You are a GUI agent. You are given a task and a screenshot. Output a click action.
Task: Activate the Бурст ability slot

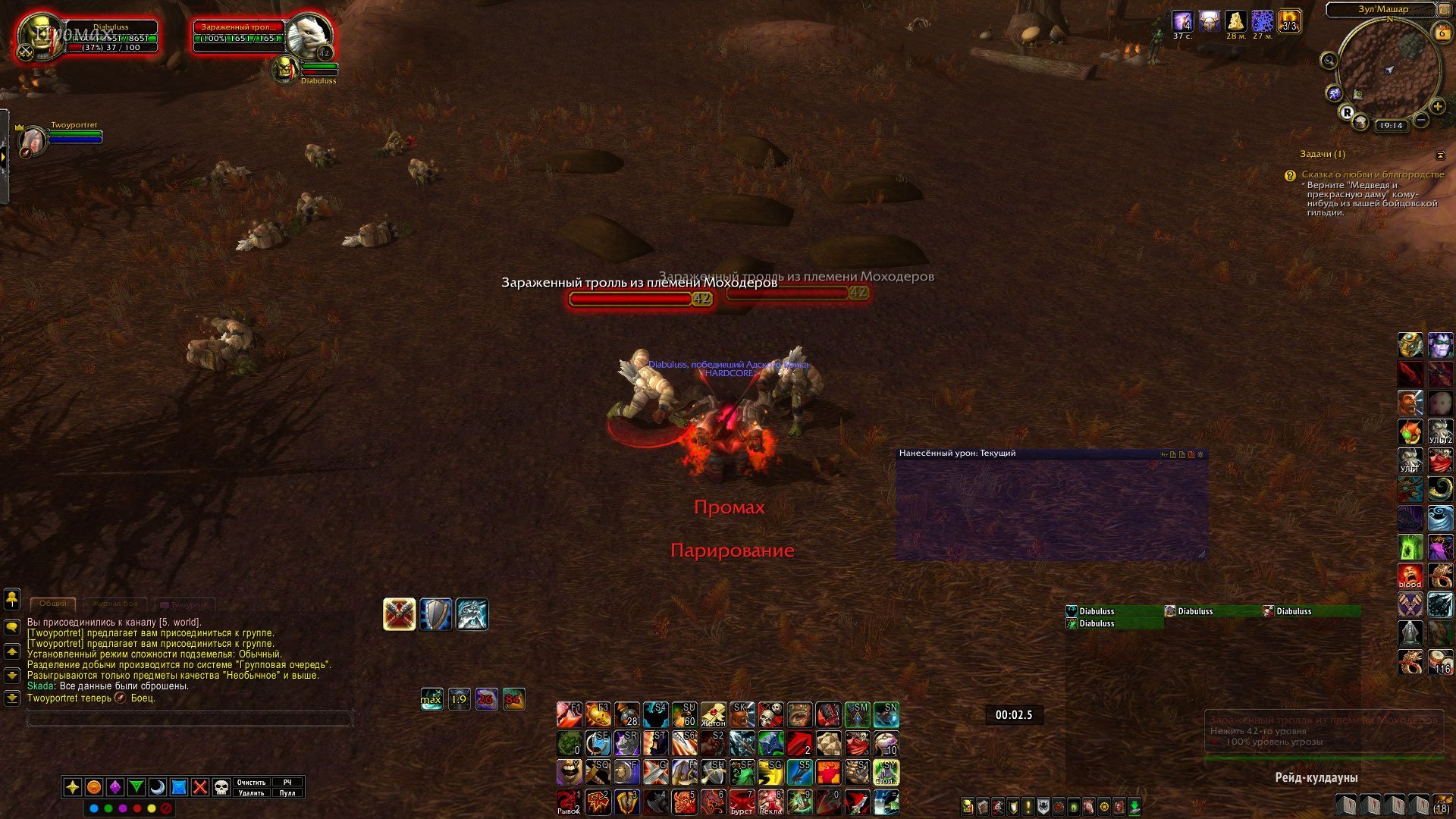click(x=742, y=802)
